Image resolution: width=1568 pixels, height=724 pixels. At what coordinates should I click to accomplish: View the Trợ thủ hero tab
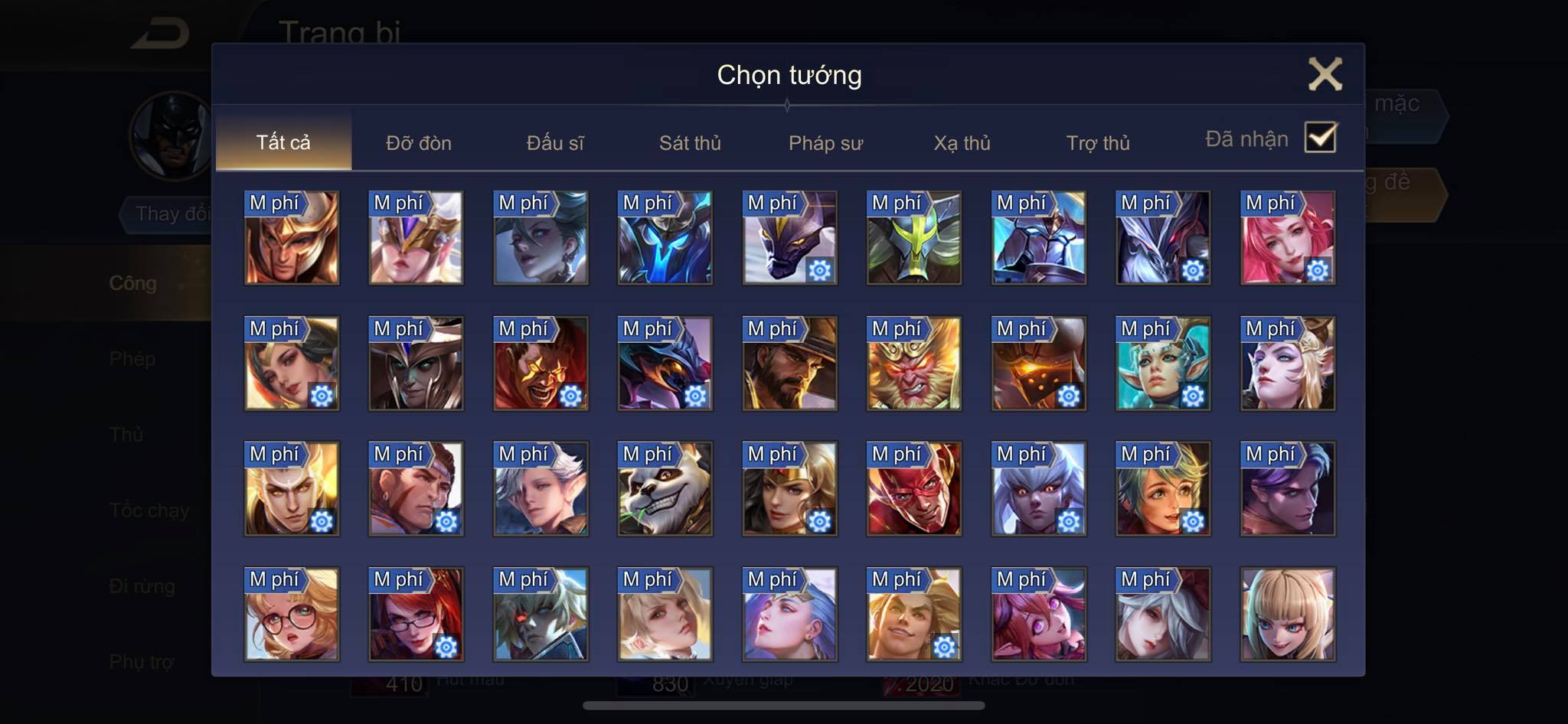click(x=1098, y=143)
